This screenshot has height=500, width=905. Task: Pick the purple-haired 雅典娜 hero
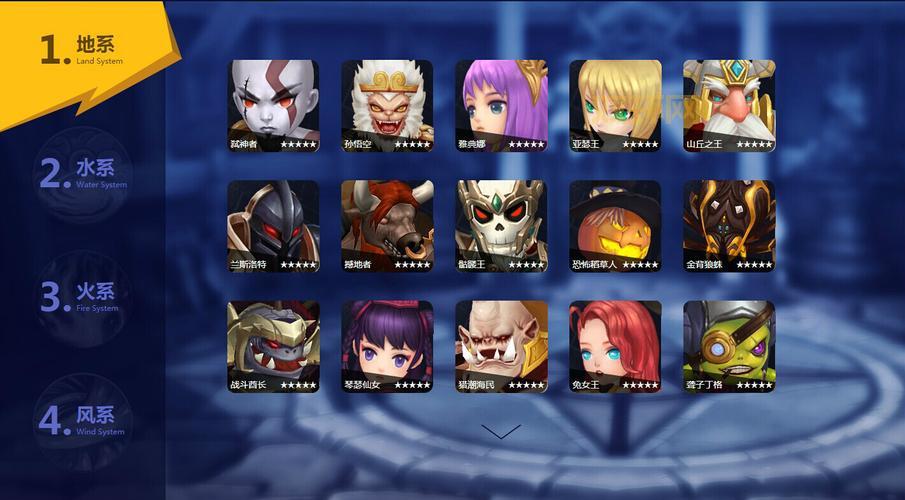click(x=501, y=105)
